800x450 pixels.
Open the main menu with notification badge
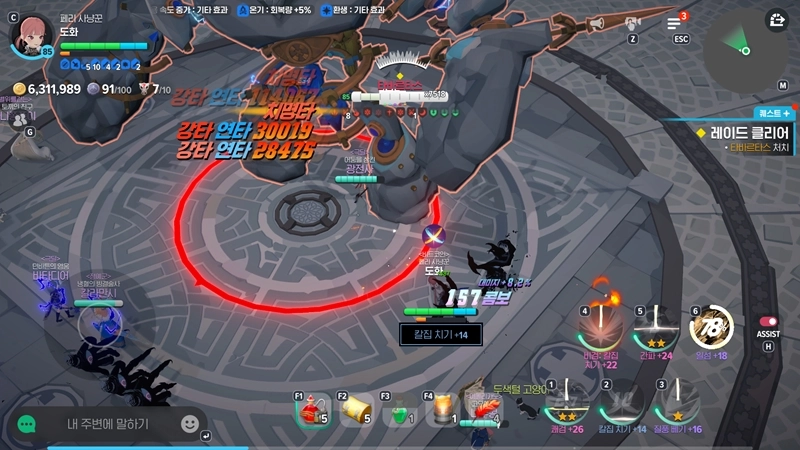click(674, 23)
